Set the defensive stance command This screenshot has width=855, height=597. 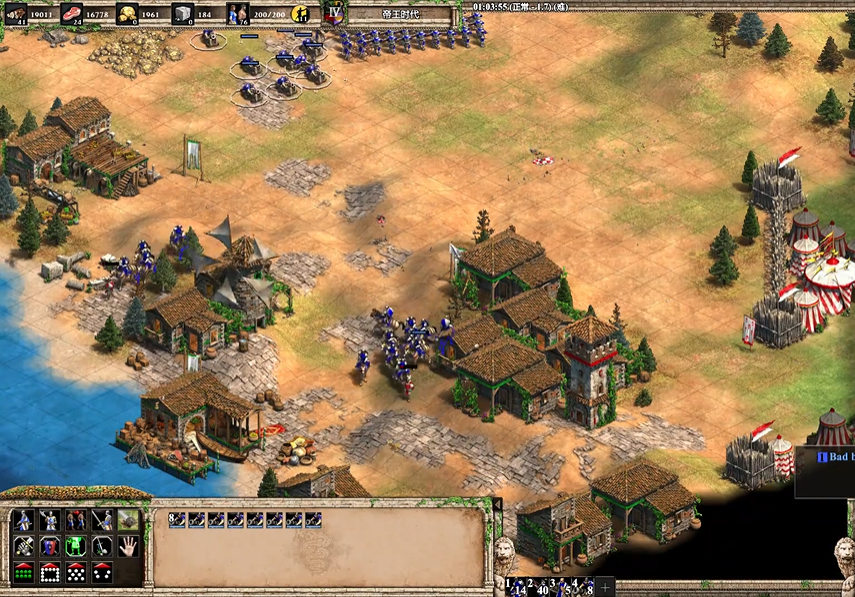coord(48,520)
